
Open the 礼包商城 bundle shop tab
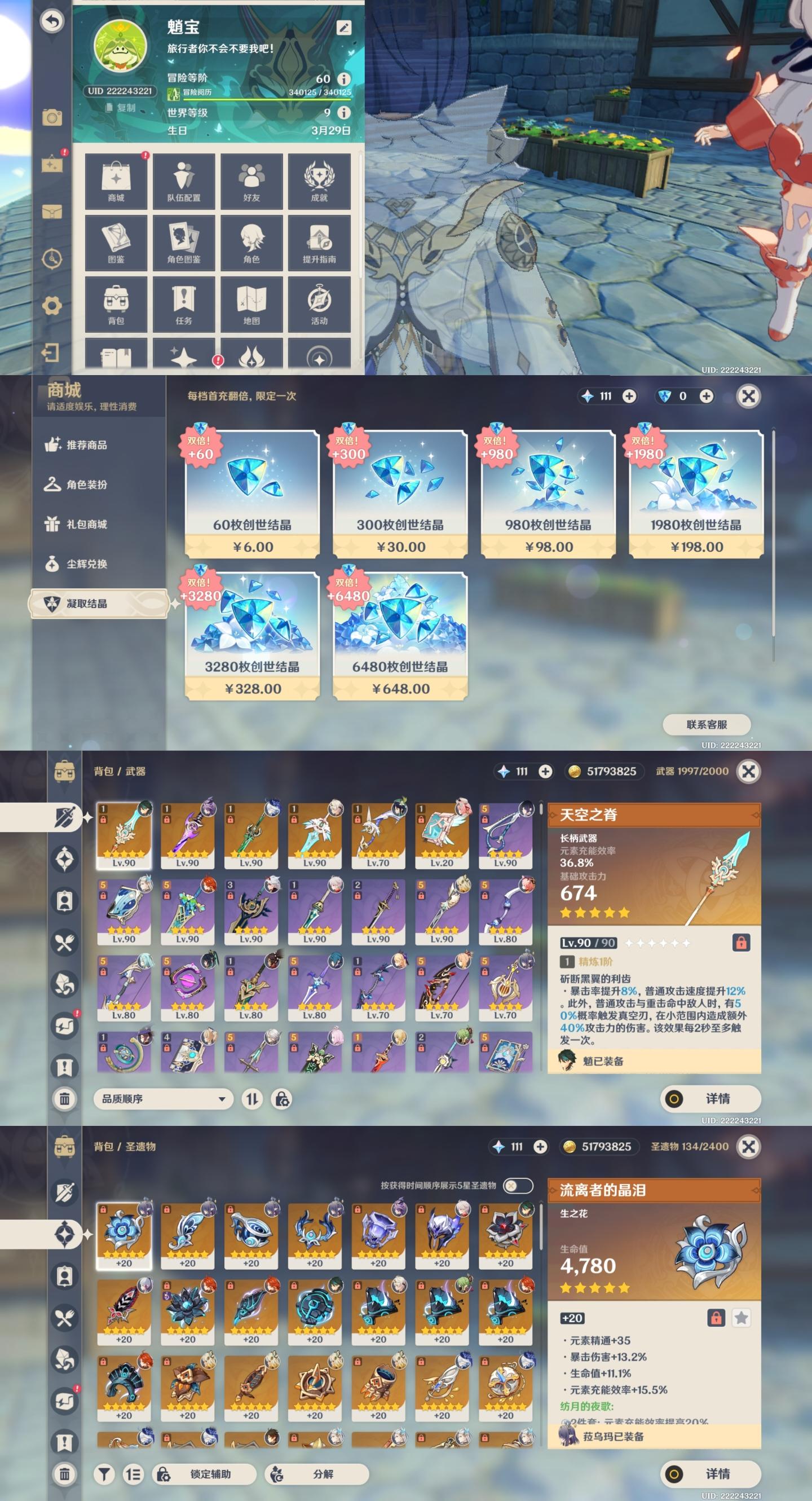click(86, 525)
